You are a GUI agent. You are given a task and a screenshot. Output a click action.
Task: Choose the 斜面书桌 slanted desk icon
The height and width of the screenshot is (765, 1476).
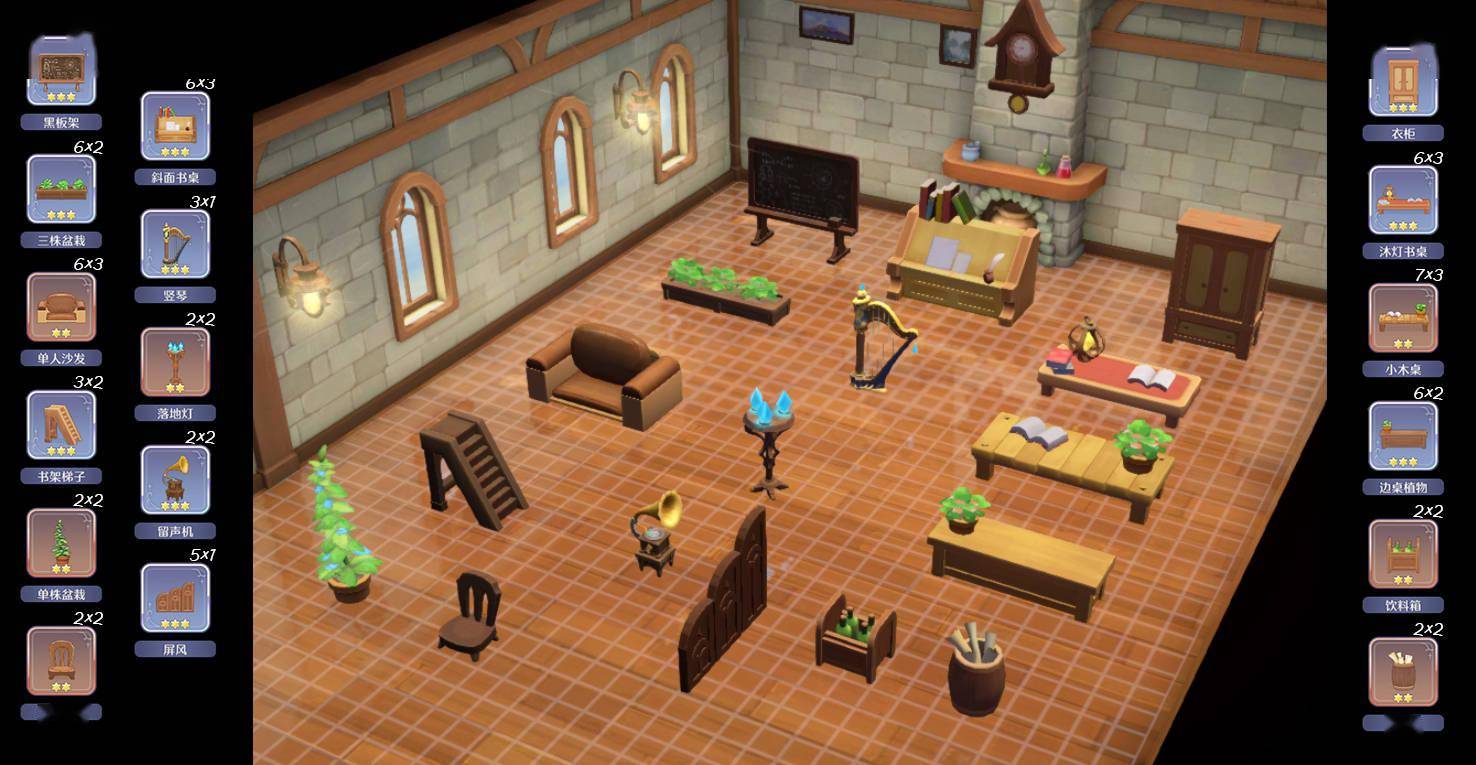tap(175, 126)
